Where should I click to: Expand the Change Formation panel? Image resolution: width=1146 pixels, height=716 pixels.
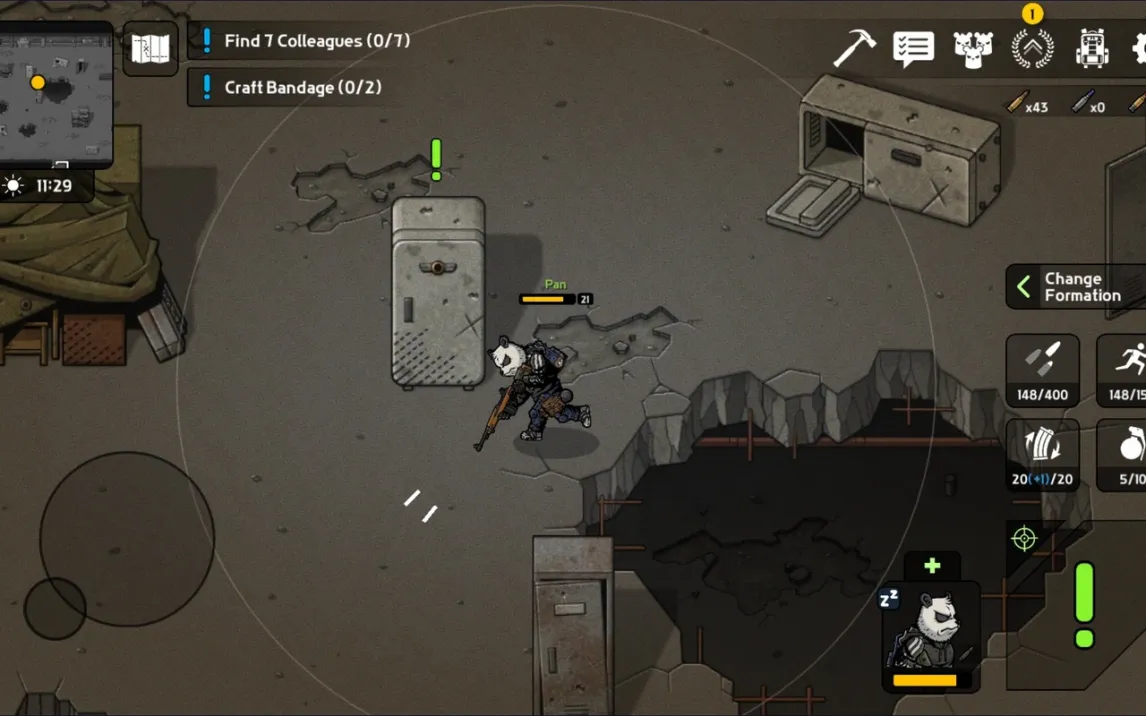click(1076, 287)
